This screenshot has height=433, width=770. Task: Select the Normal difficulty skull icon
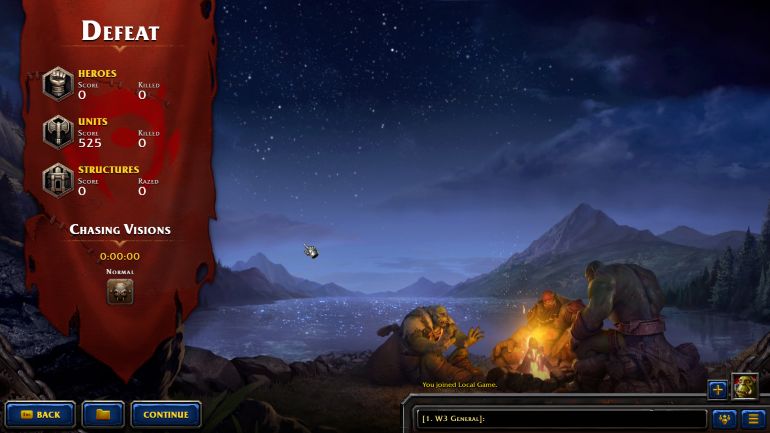[x=120, y=291]
